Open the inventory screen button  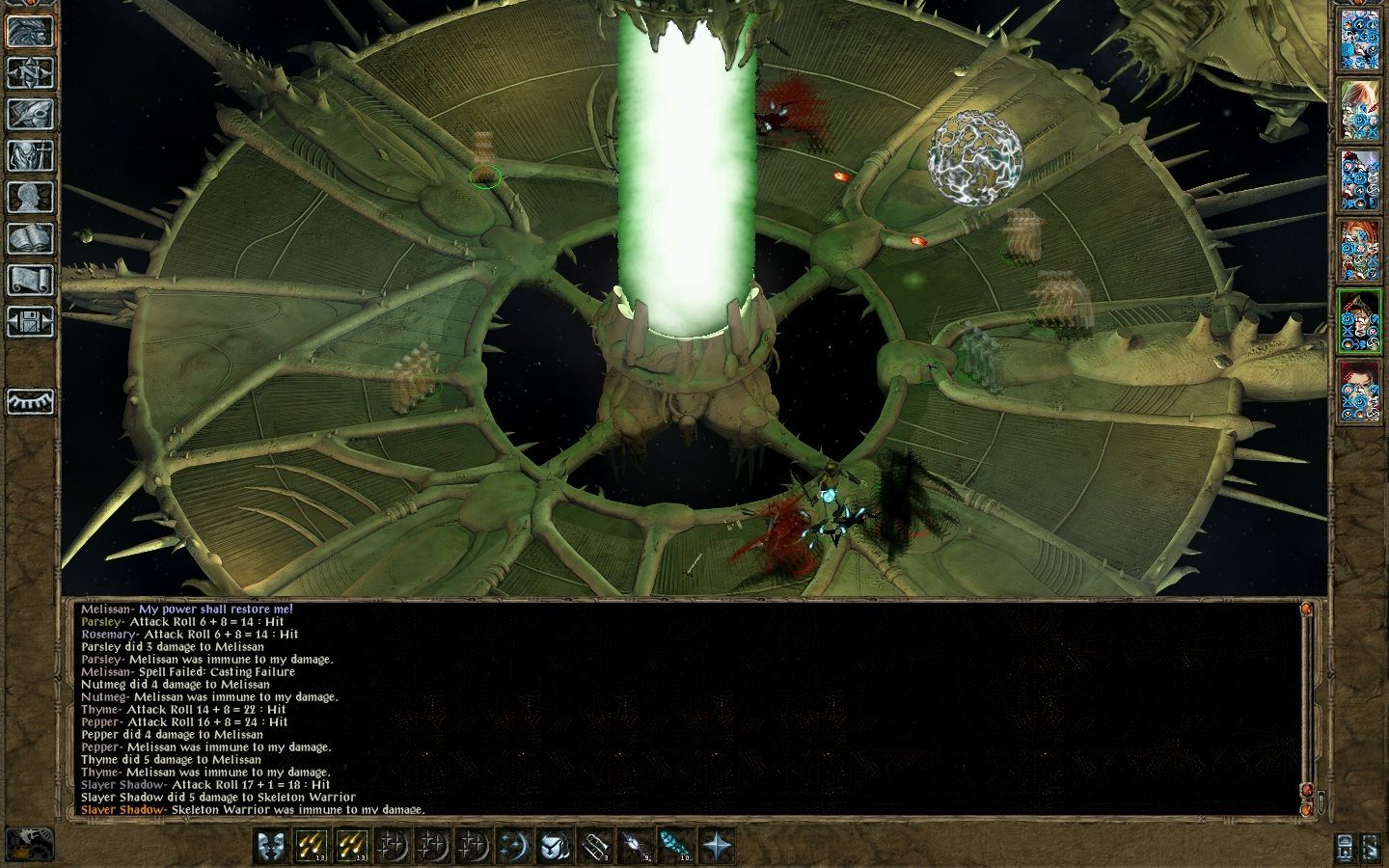tap(30, 155)
